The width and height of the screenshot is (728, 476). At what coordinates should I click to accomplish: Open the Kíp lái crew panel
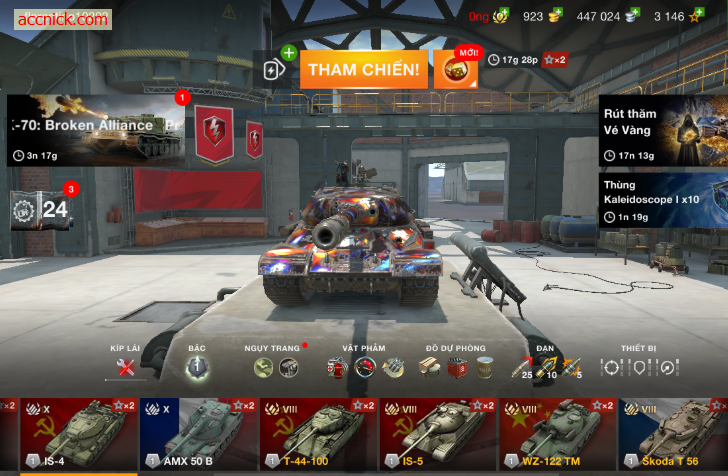tap(125, 367)
